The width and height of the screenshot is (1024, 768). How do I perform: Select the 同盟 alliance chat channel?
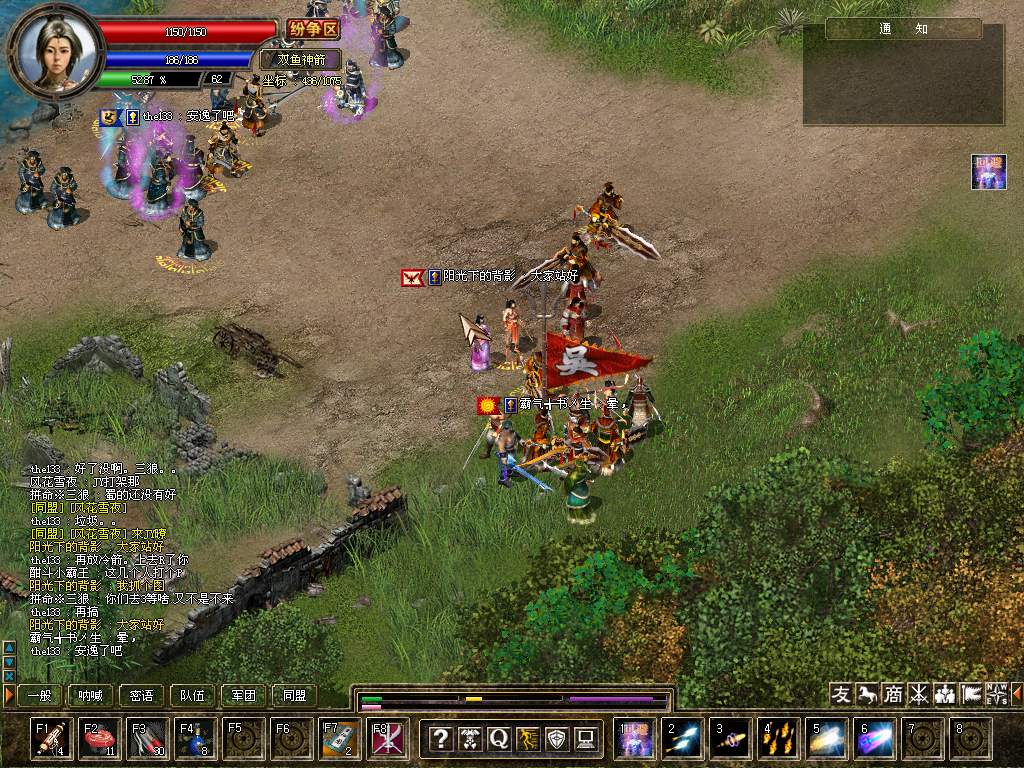[x=295, y=695]
